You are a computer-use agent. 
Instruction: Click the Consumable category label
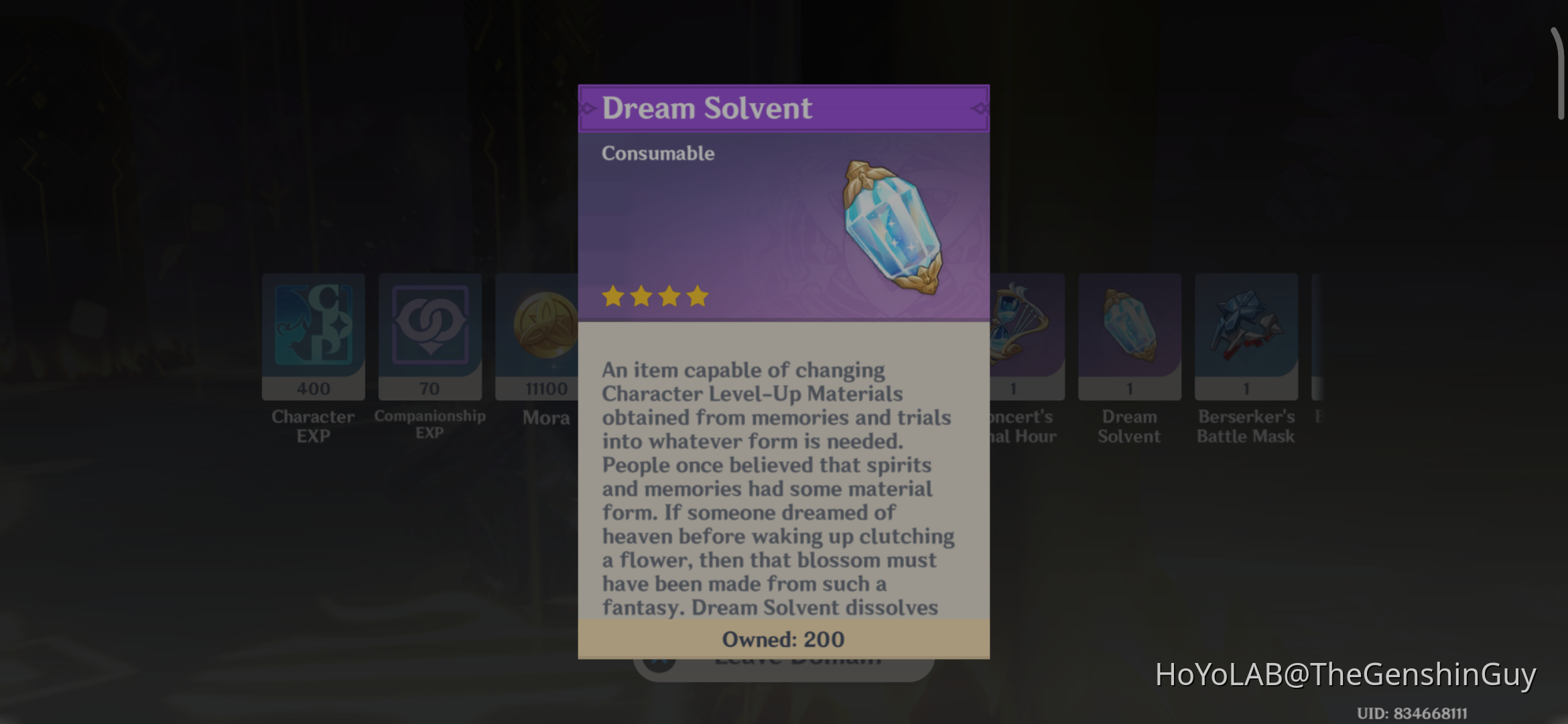click(x=657, y=153)
